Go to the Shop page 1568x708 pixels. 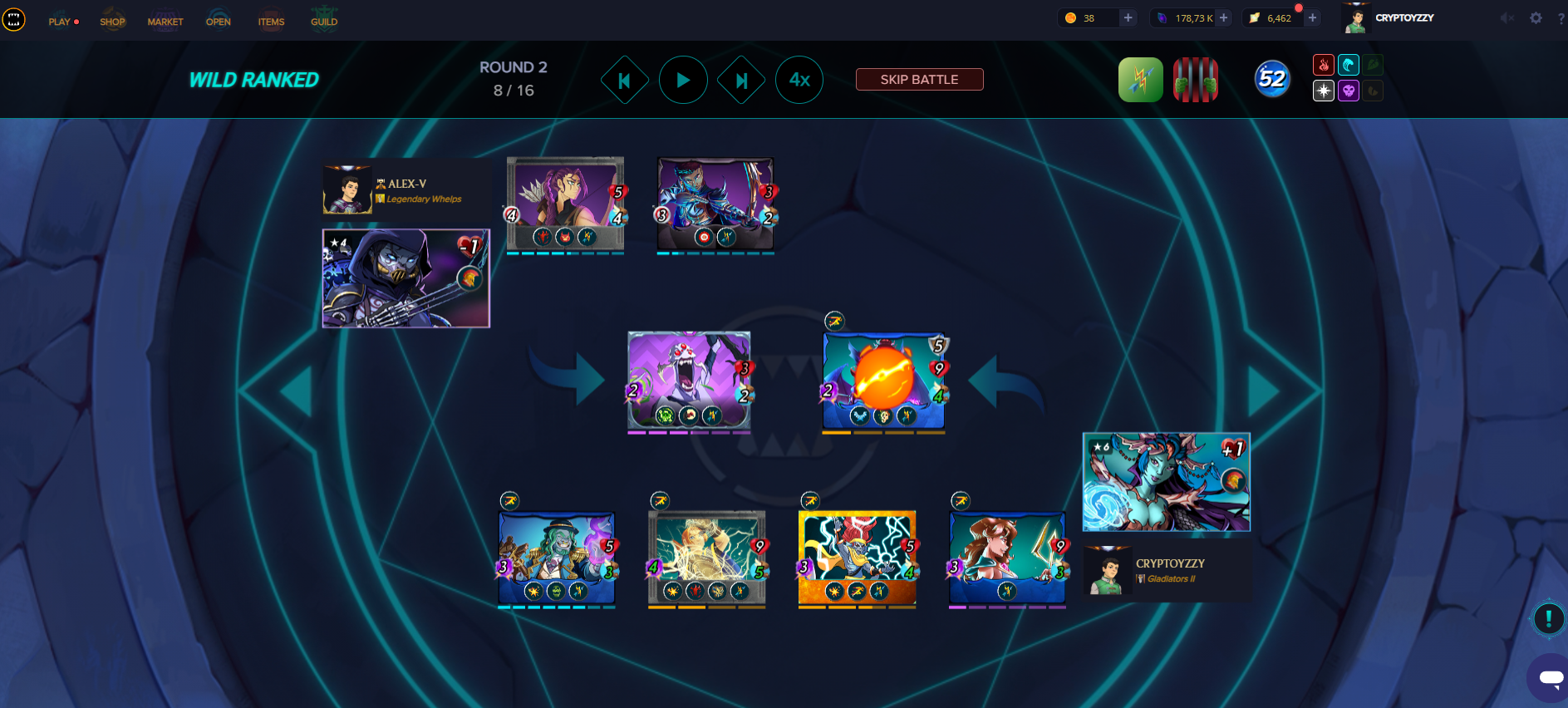(x=112, y=22)
